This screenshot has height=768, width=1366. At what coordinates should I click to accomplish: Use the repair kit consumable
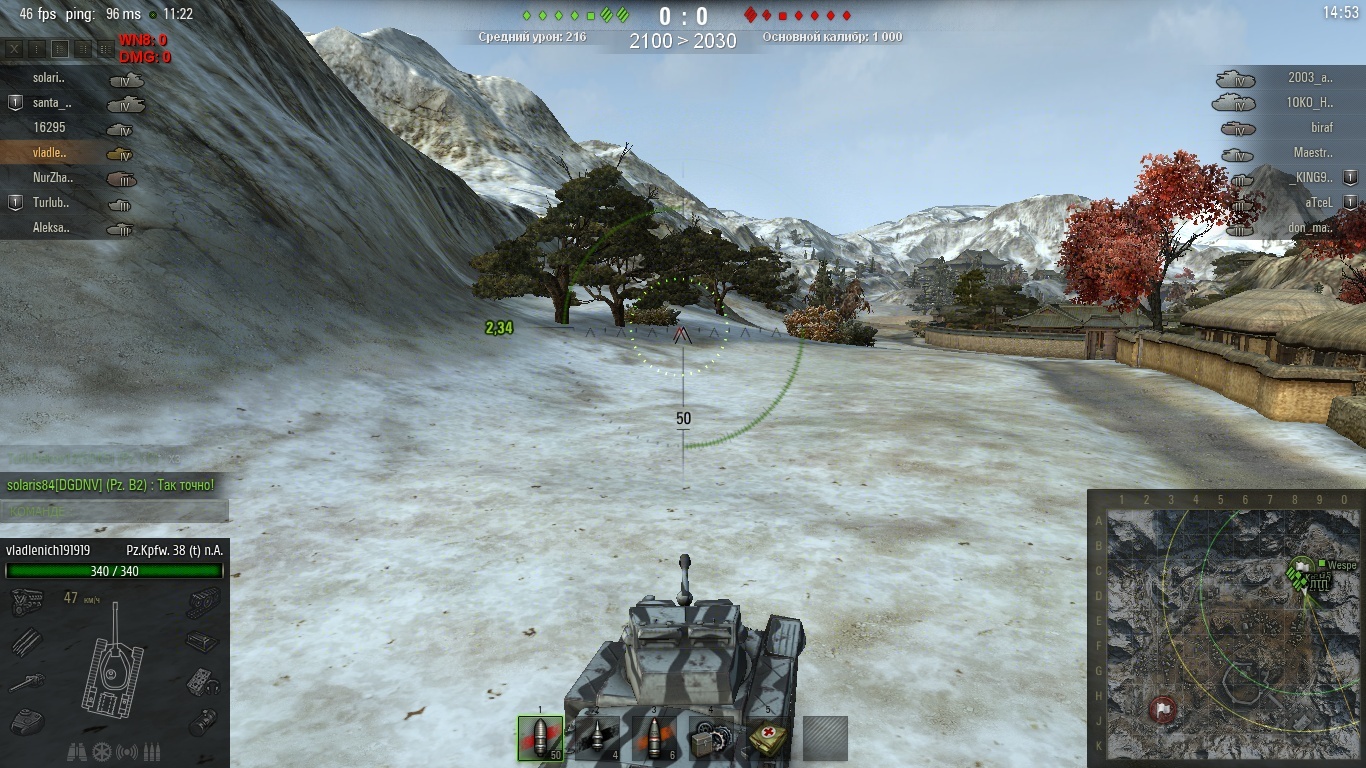tap(711, 739)
